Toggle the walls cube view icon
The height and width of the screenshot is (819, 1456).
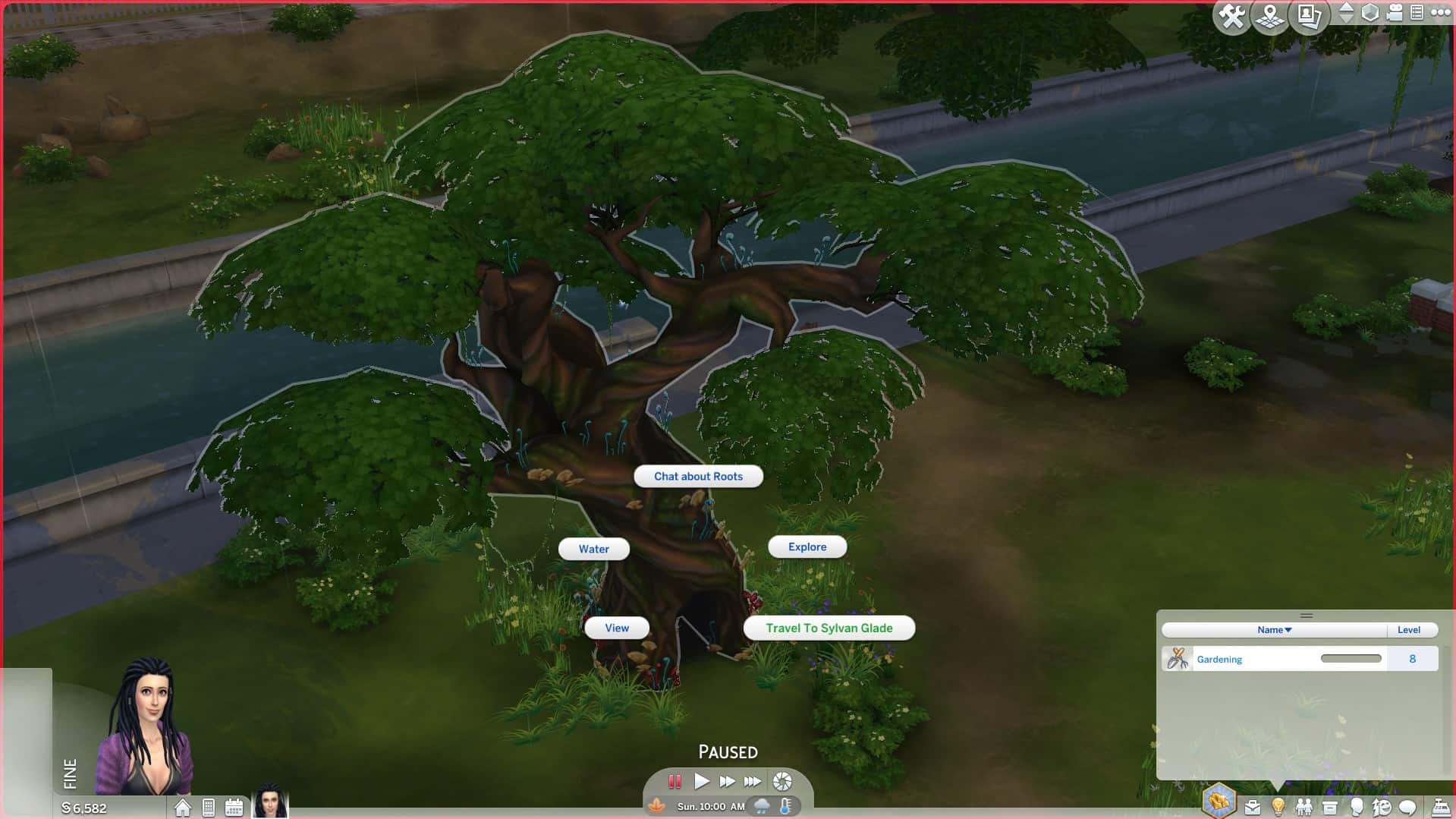pyautogui.click(x=1370, y=13)
